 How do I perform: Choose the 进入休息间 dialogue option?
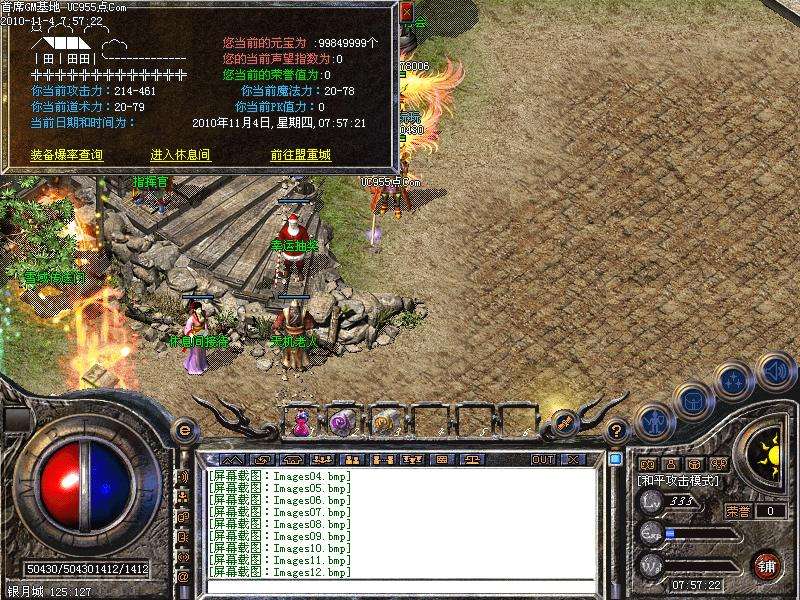pyautogui.click(x=180, y=155)
